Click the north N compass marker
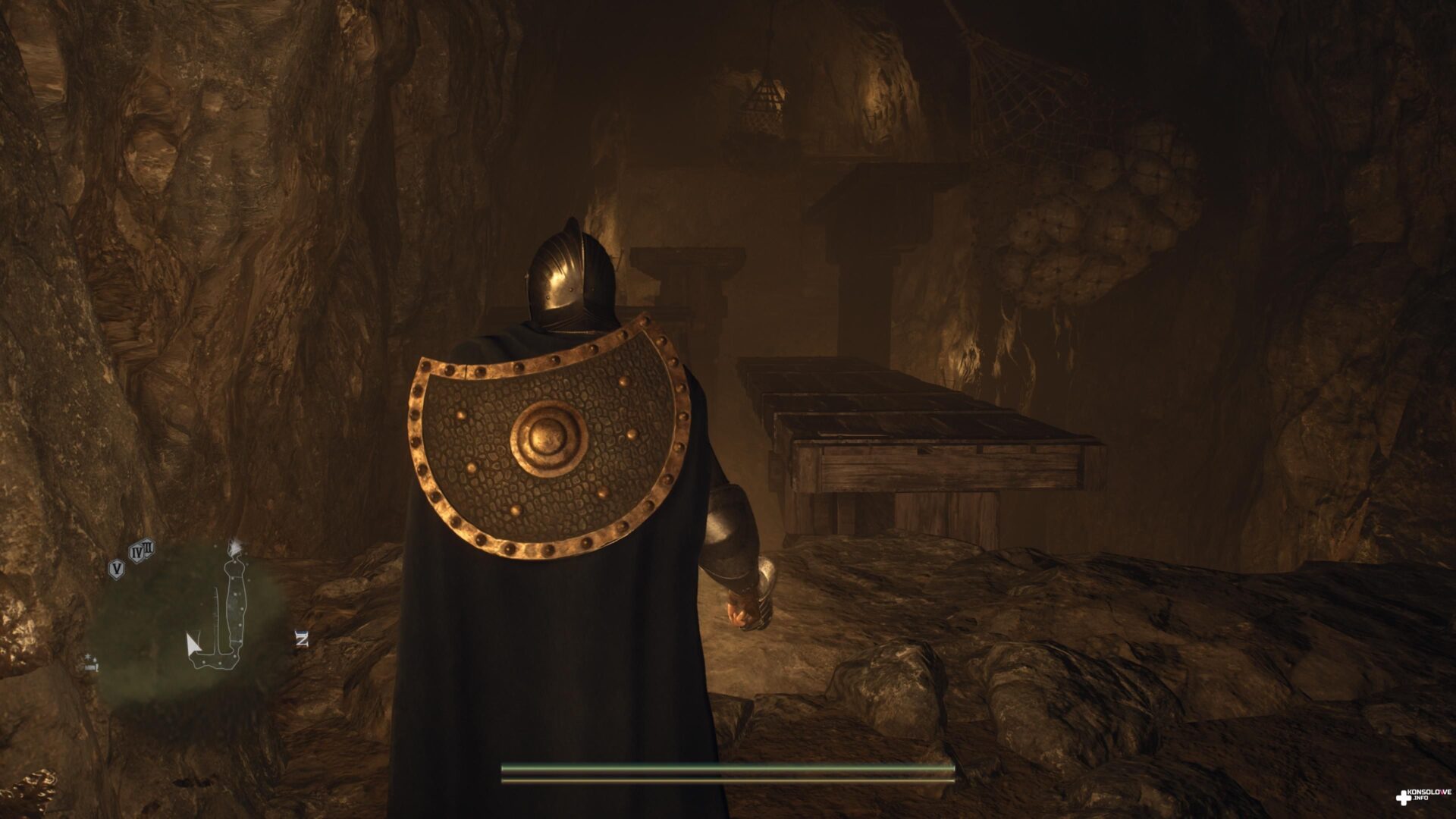 click(302, 639)
